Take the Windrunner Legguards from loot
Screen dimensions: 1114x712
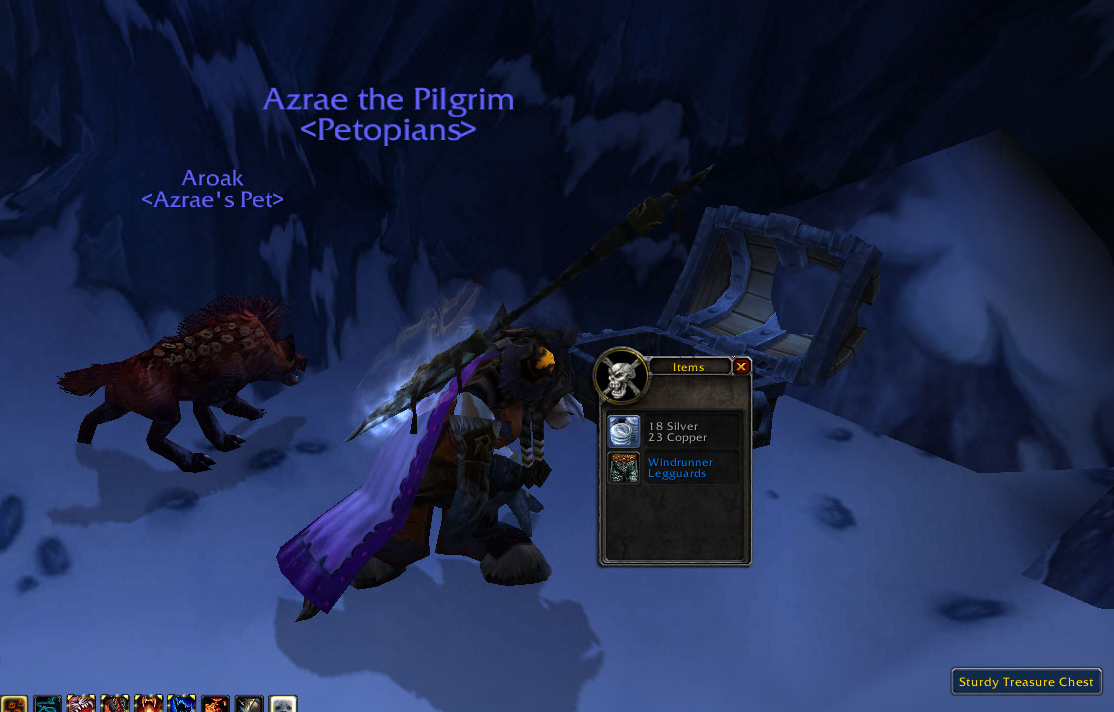pos(625,468)
